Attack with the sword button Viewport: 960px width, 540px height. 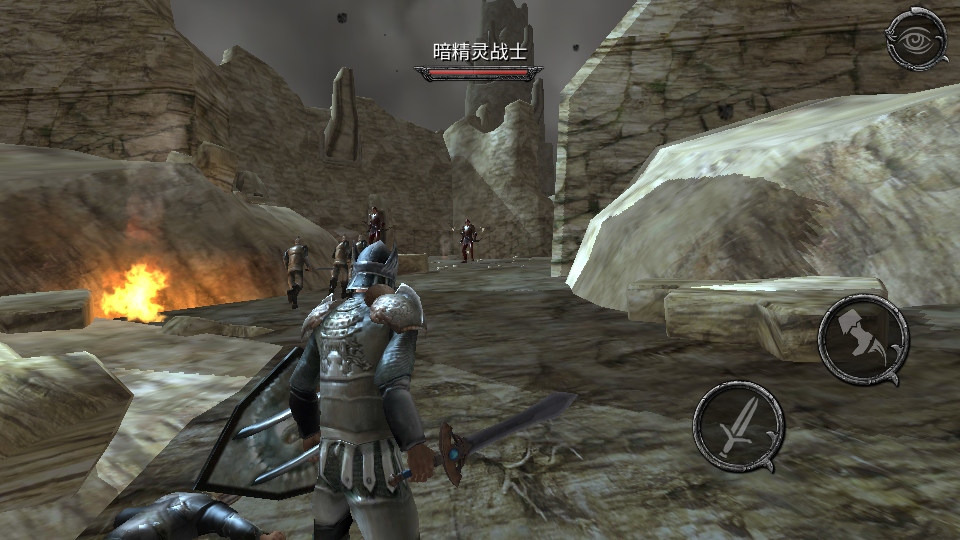(x=738, y=425)
